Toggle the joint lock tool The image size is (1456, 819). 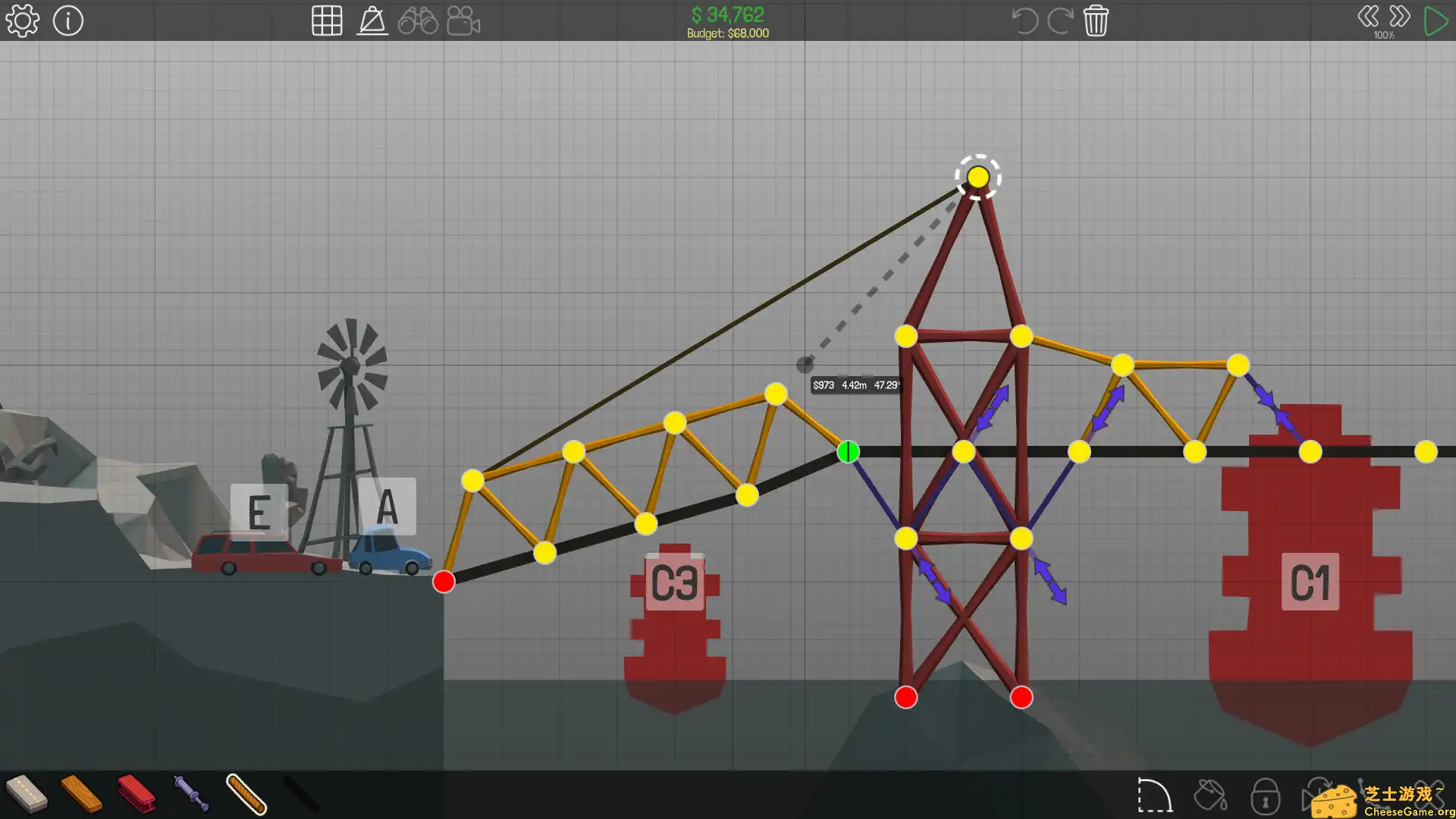point(1264,796)
